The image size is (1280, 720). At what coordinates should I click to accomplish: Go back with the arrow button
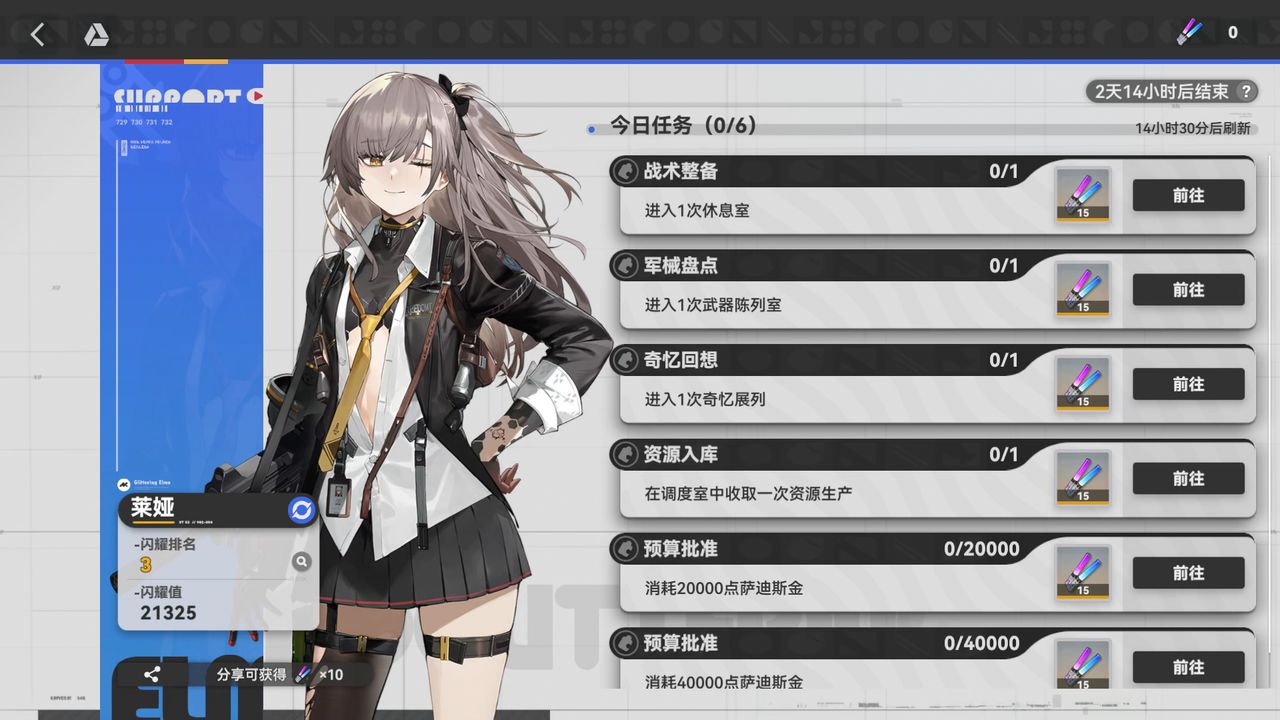pyautogui.click(x=37, y=35)
